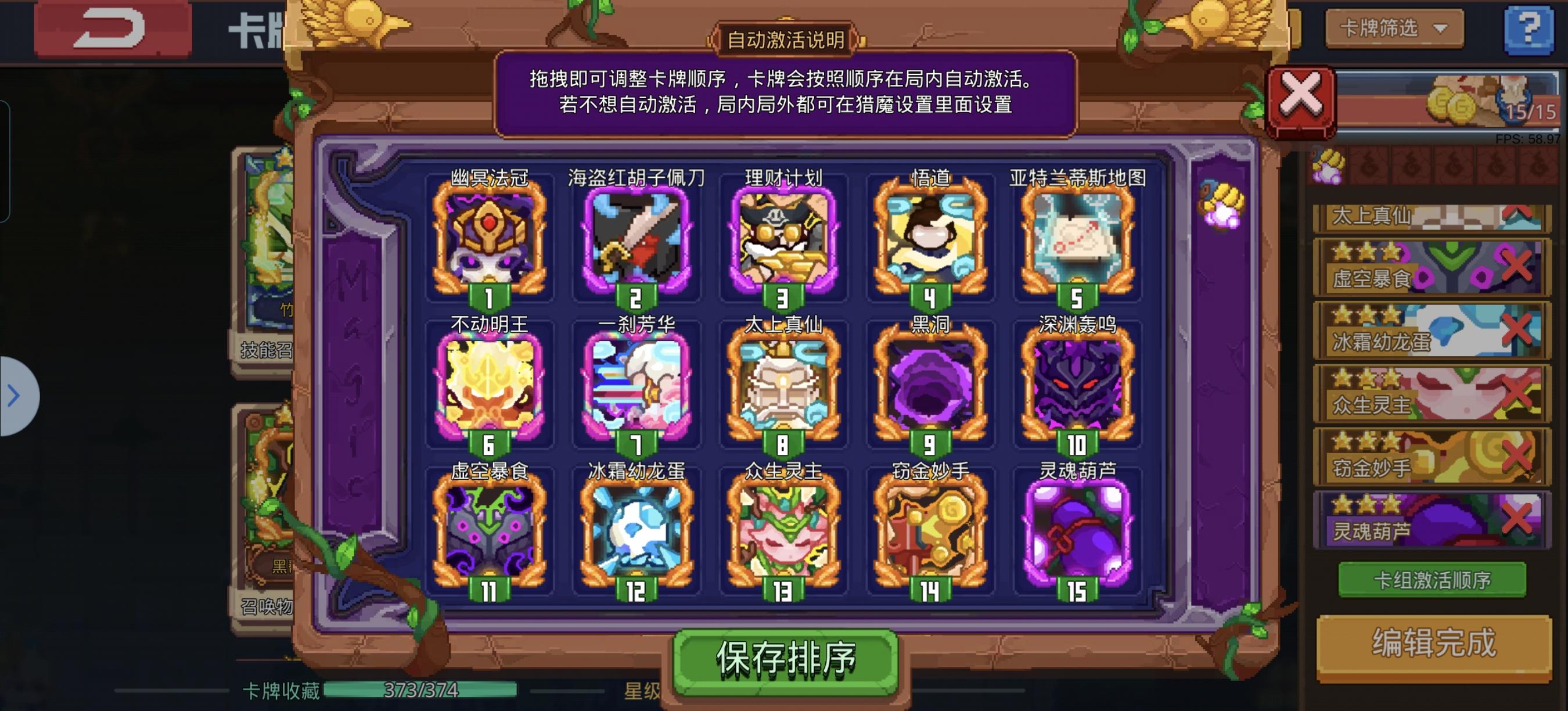Tap the back arrow at top-left
Image resolution: width=1568 pixels, height=711 pixels.
(x=113, y=27)
